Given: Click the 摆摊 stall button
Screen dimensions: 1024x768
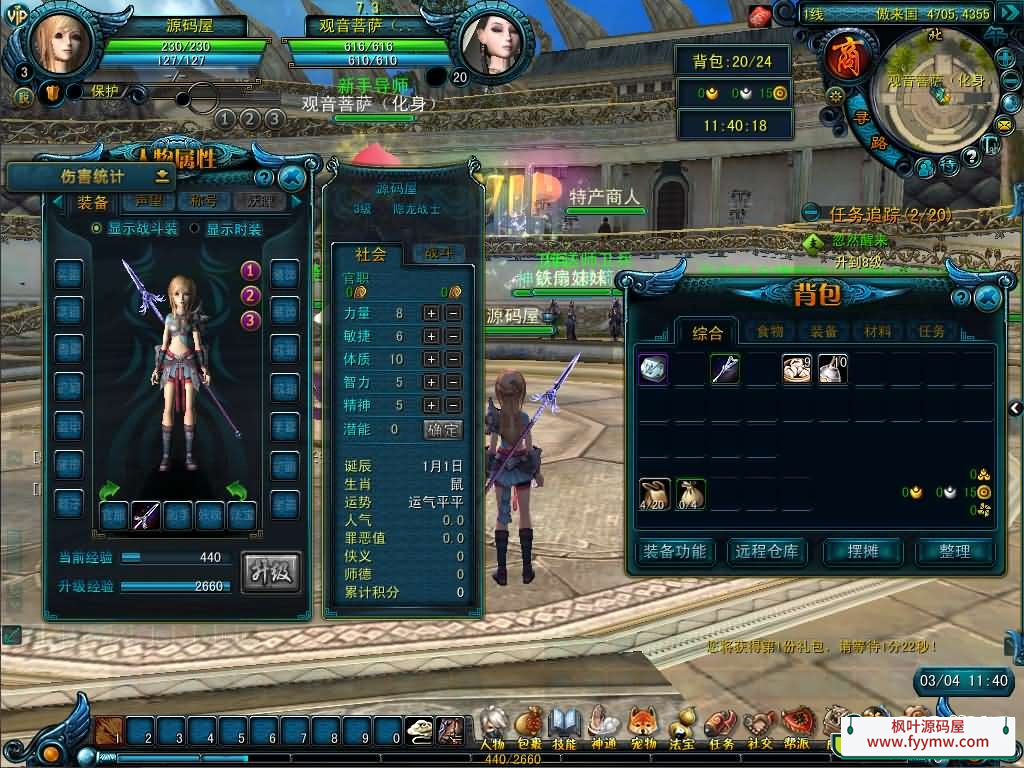Looking at the screenshot, I should pos(858,551).
